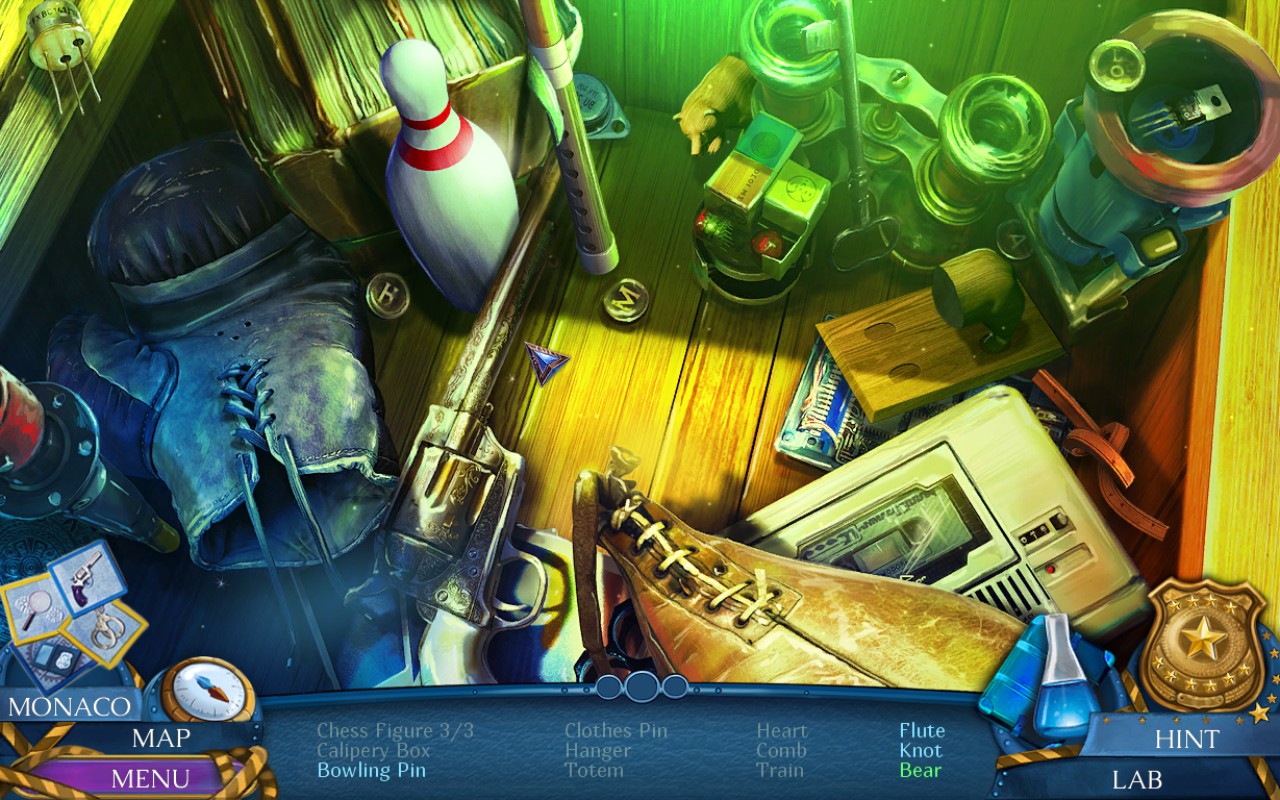Select Flute in the item list
This screenshot has width=1280, height=800.
pyautogui.click(x=921, y=731)
